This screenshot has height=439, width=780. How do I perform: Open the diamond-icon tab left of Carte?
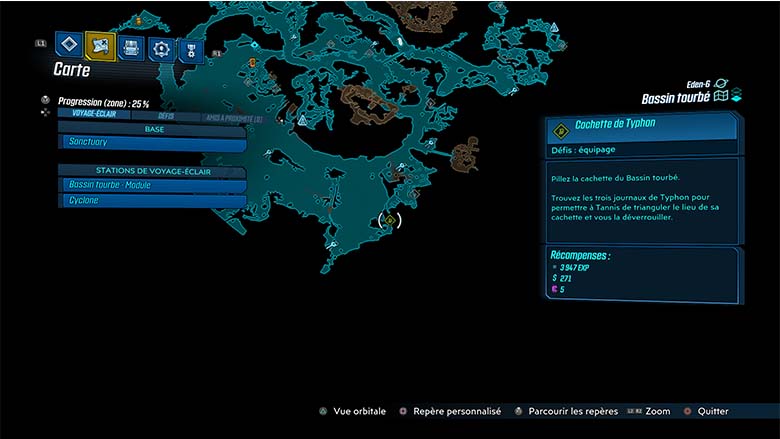[x=68, y=45]
